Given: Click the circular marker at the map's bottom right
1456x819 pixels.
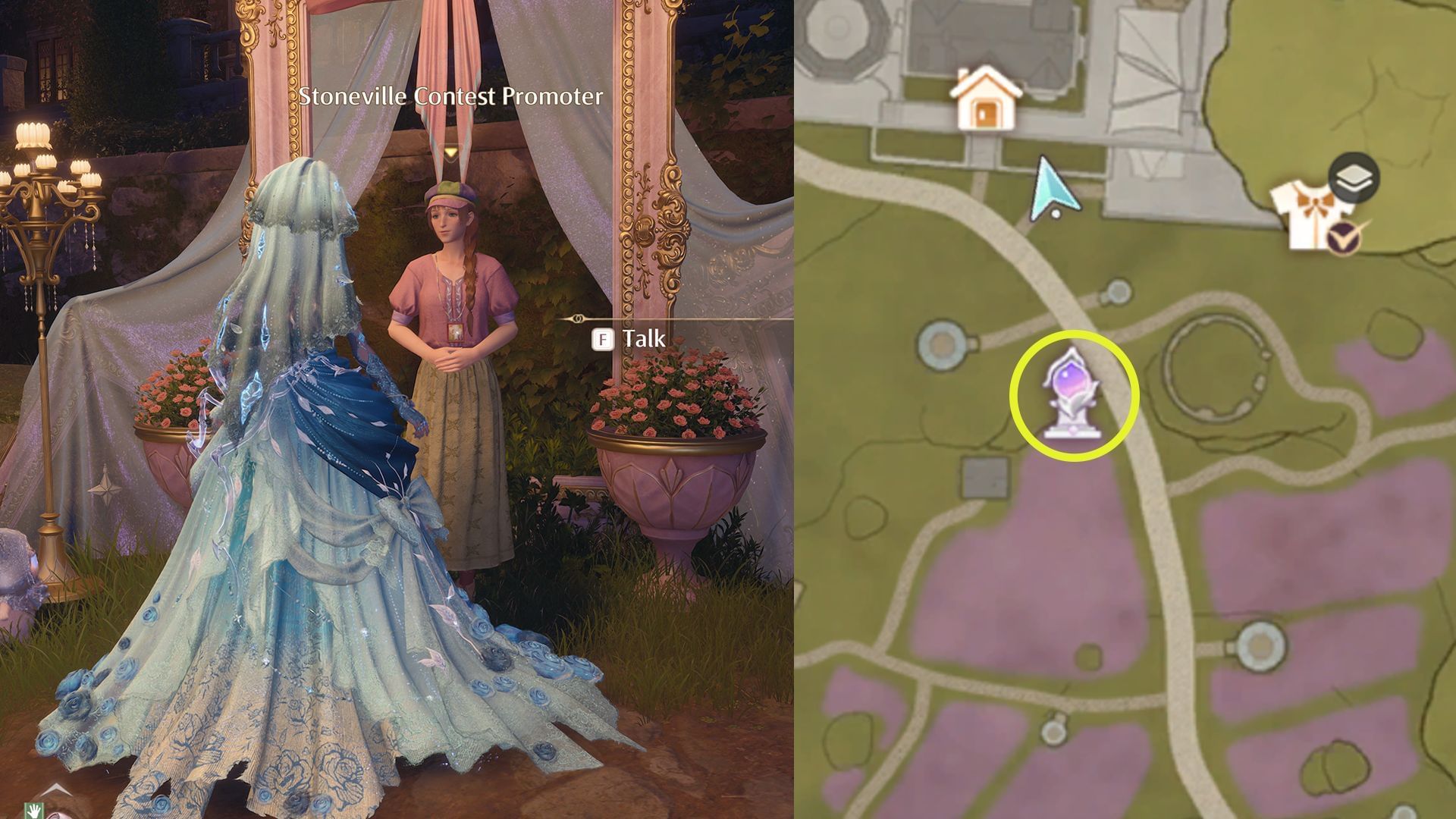Looking at the screenshot, I should (1260, 646).
